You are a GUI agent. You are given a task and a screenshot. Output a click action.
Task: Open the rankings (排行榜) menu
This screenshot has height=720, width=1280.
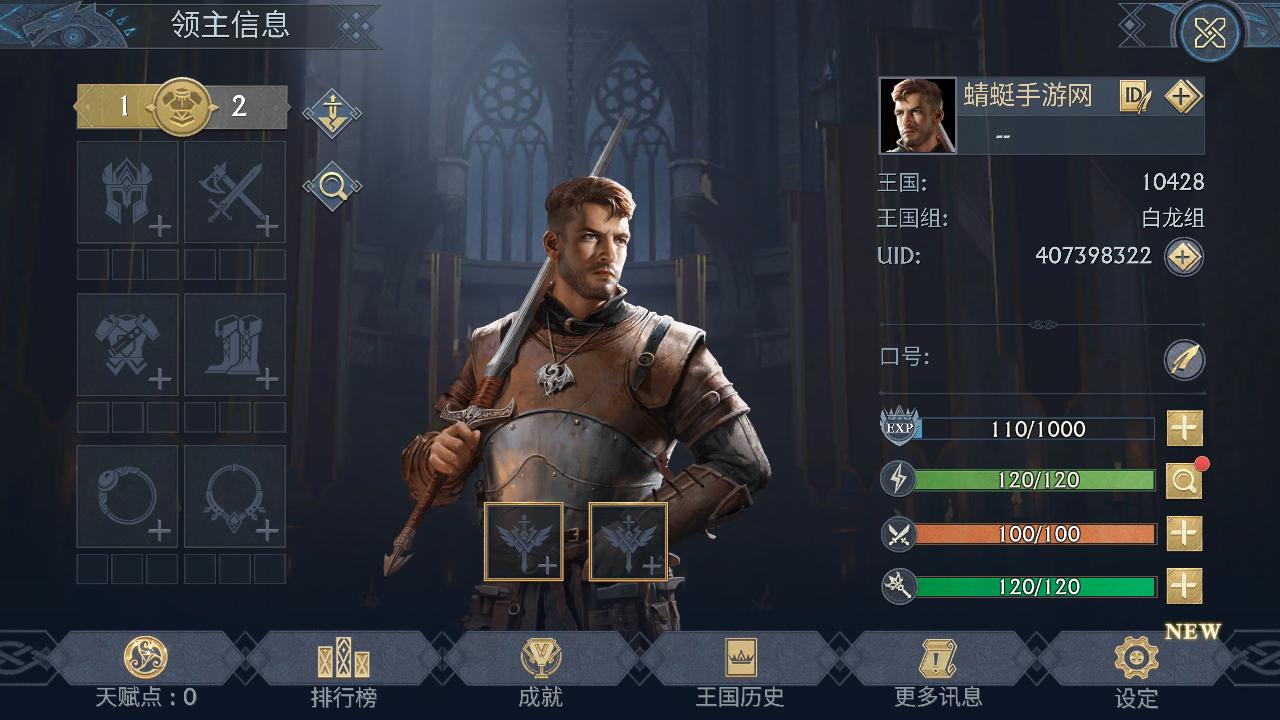tap(344, 670)
